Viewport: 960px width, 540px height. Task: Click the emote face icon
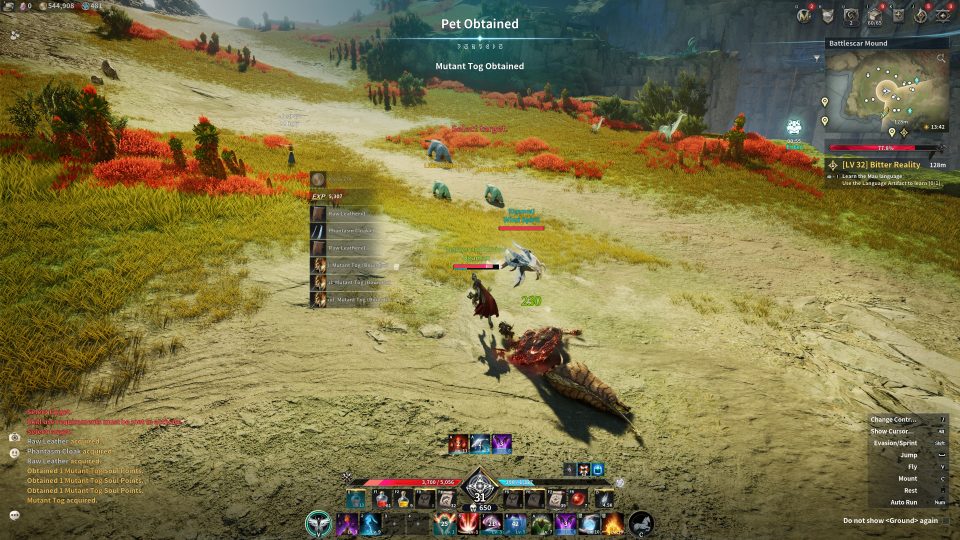(14, 453)
